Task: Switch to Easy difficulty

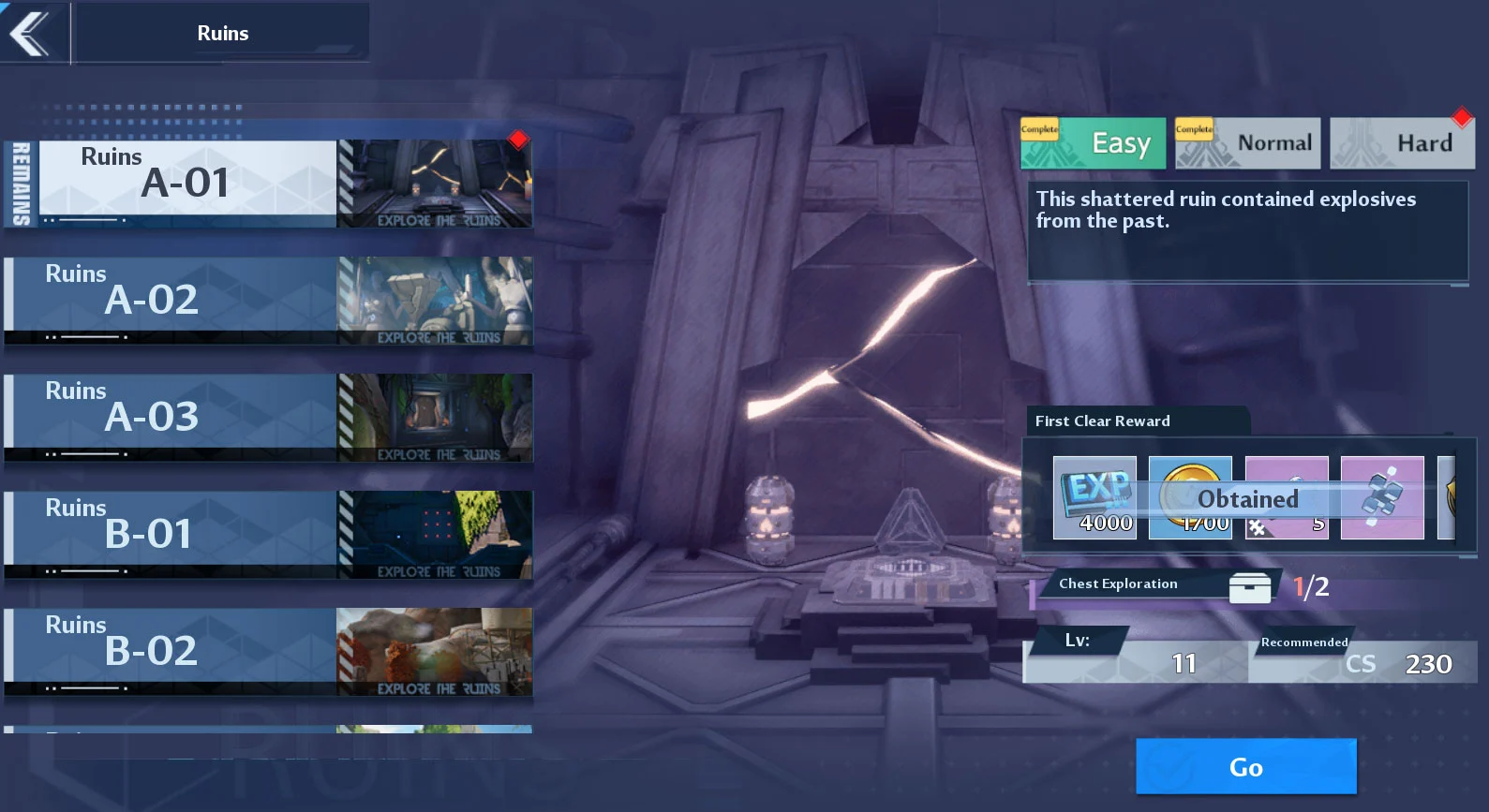Action: (x=1093, y=143)
